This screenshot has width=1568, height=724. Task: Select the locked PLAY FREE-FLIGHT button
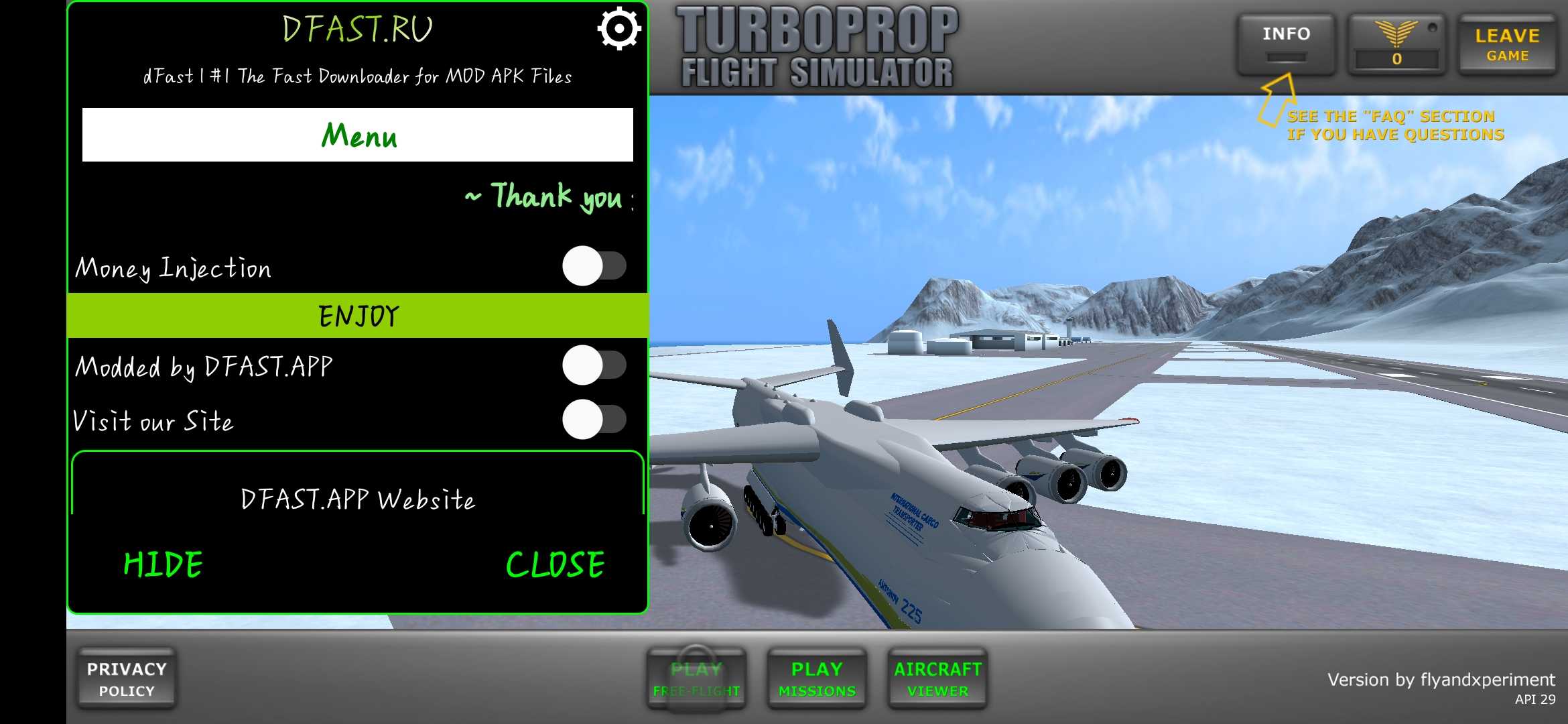pos(696,678)
